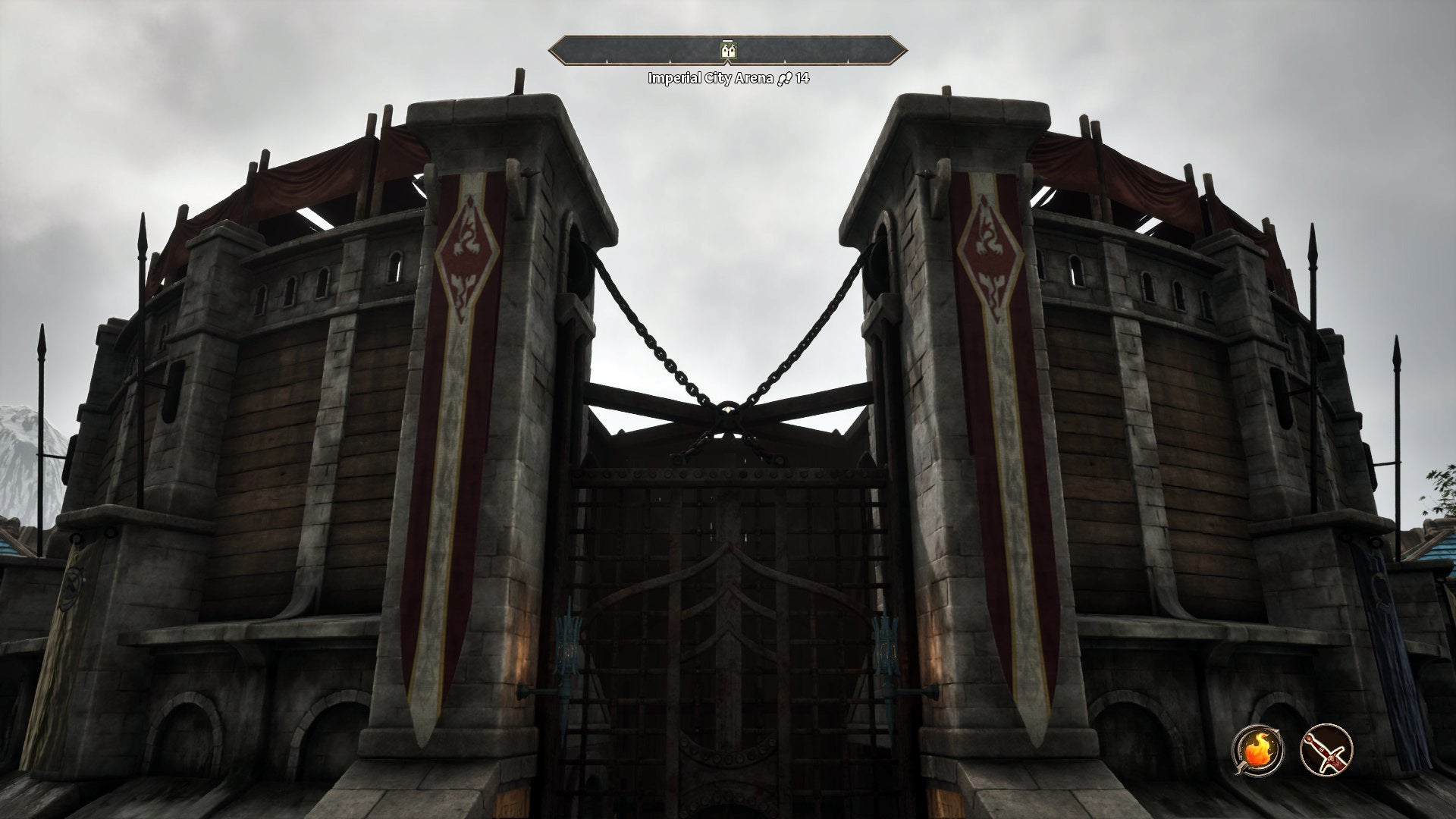The width and height of the screenshot is (1456, 819).
Task: Click the white heading notch above the compass marker
Action: click(x=728, y=40)
